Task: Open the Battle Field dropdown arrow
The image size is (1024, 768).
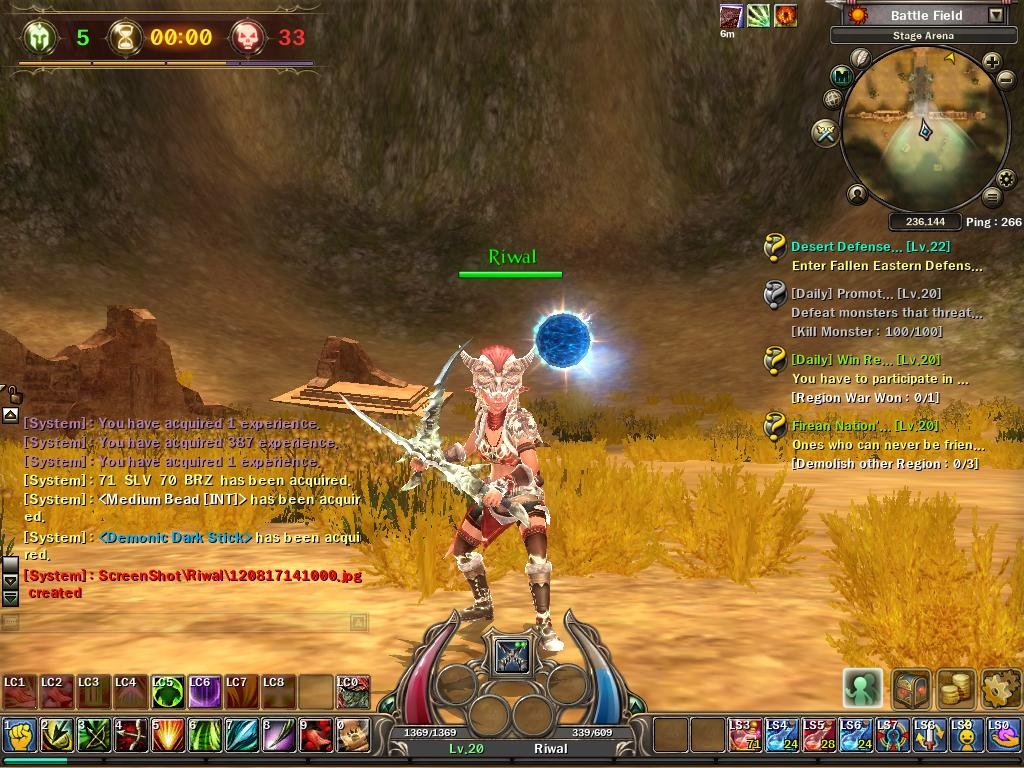Action: click(996, 15)
